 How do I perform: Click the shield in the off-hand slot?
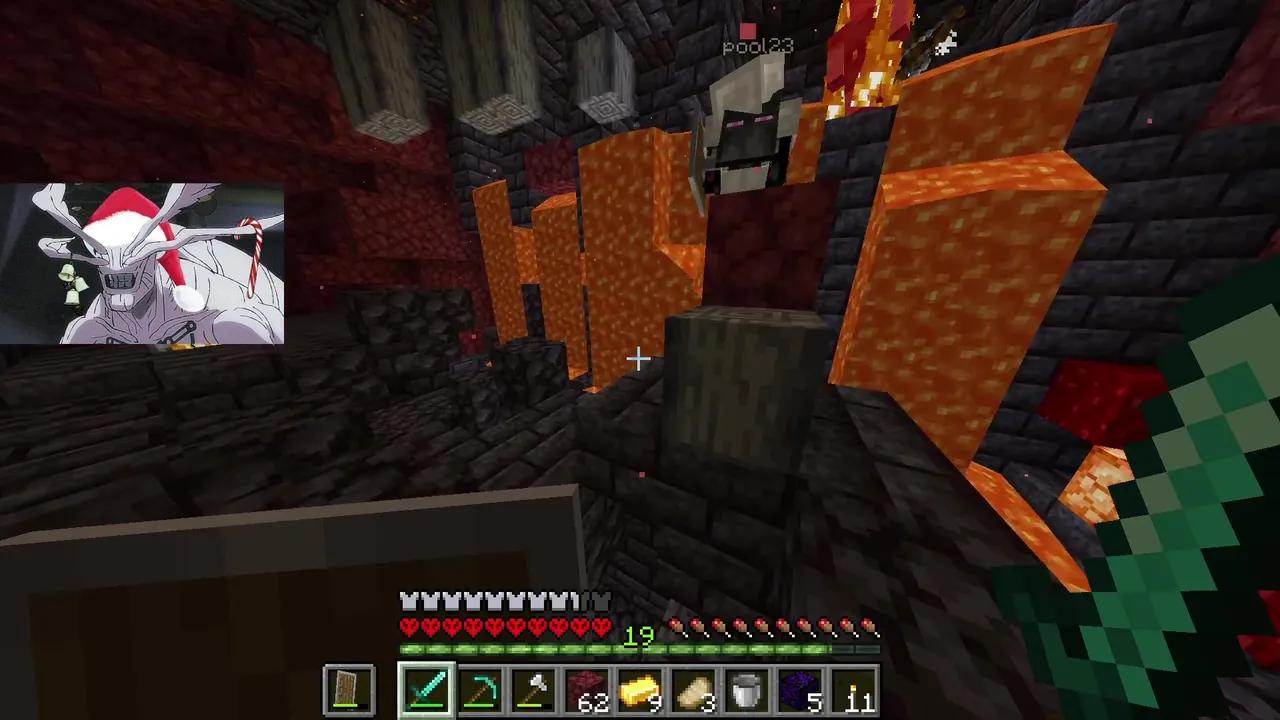347,688
